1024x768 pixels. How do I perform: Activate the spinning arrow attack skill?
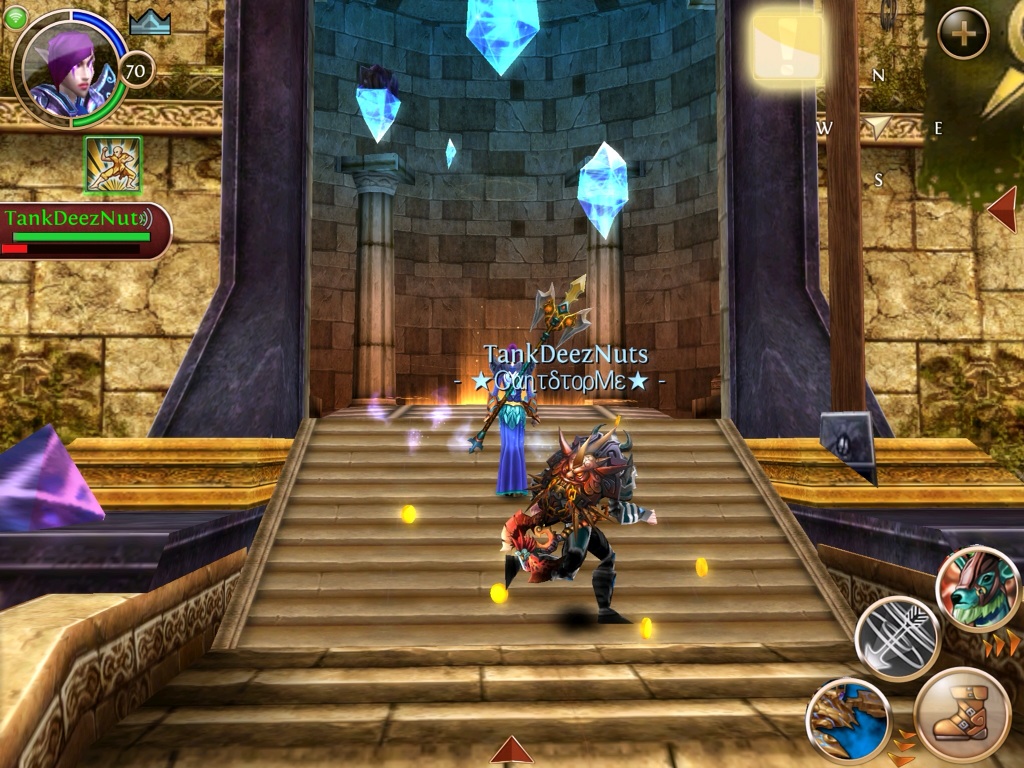897,637
